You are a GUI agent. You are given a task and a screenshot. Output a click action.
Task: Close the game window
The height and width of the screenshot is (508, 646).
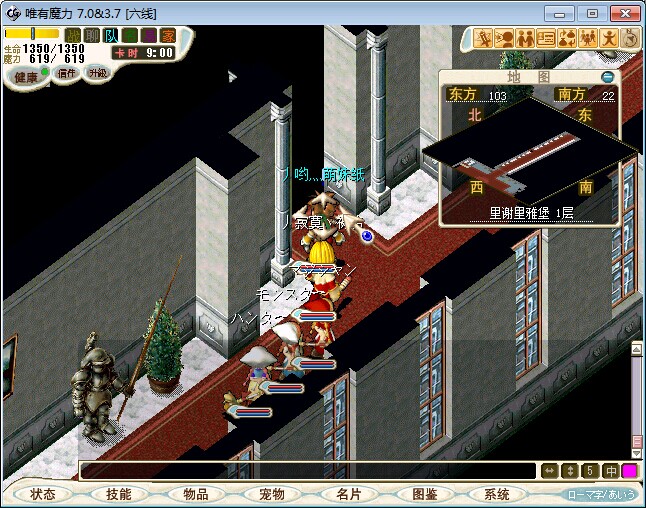tap(624, 13)
